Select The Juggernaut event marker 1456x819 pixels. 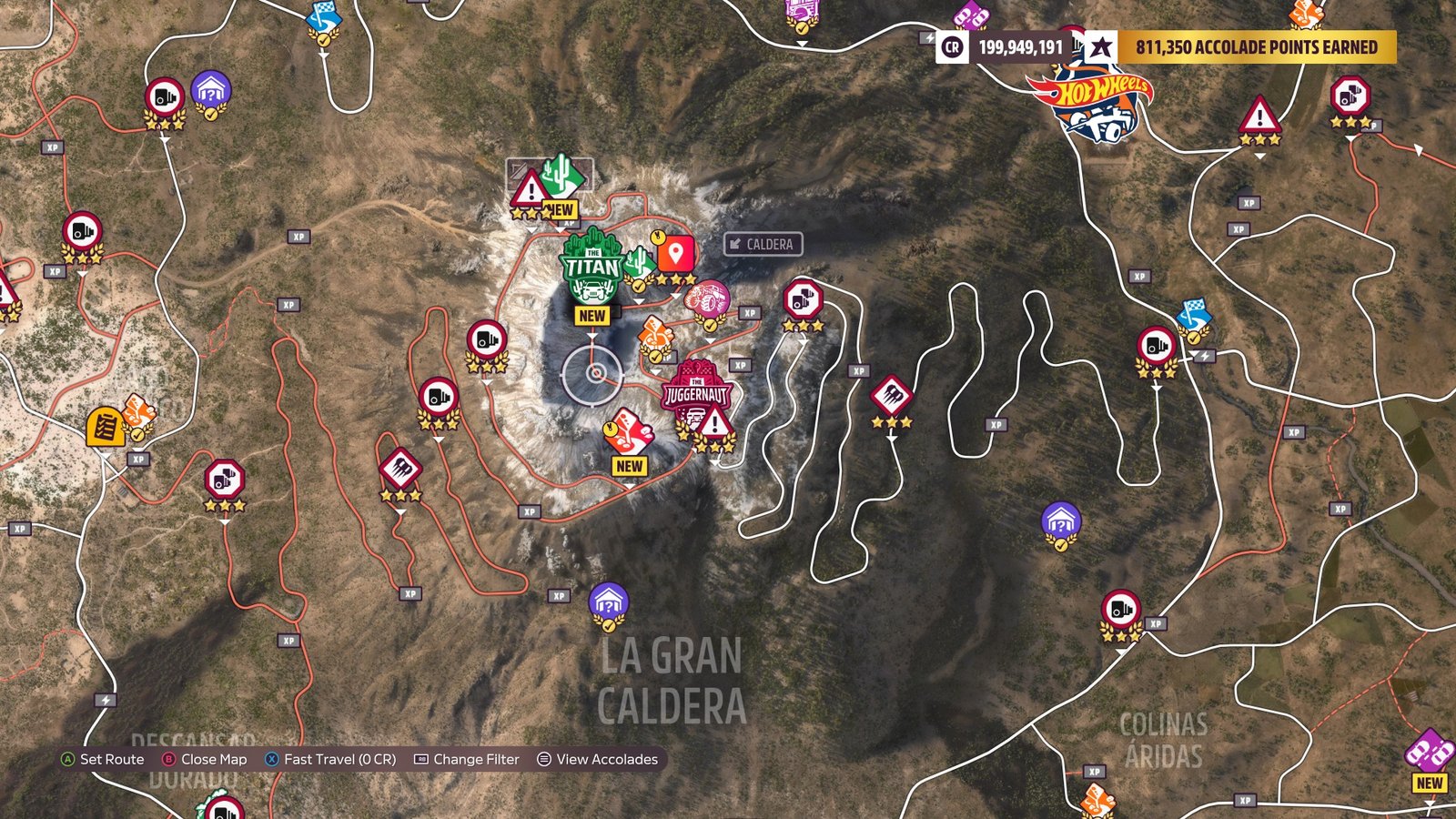[696, 393]
